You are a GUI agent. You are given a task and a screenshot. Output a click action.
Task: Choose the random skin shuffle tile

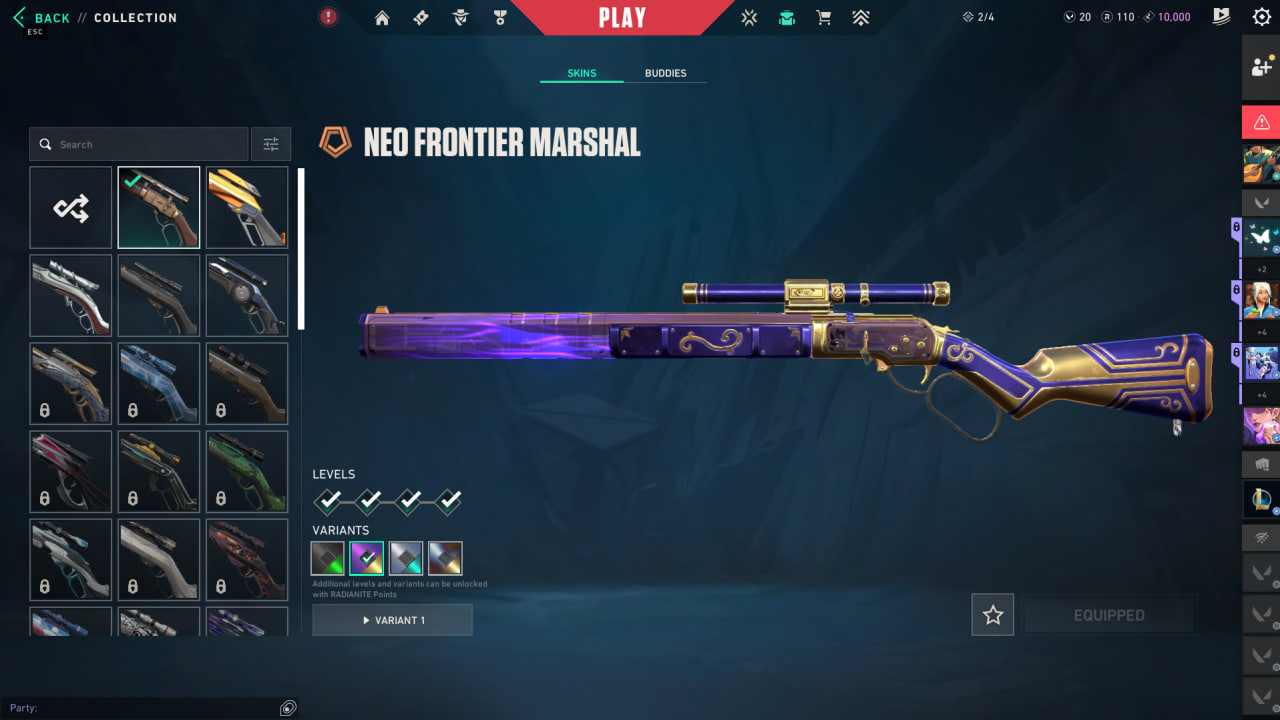coord(71,208)
